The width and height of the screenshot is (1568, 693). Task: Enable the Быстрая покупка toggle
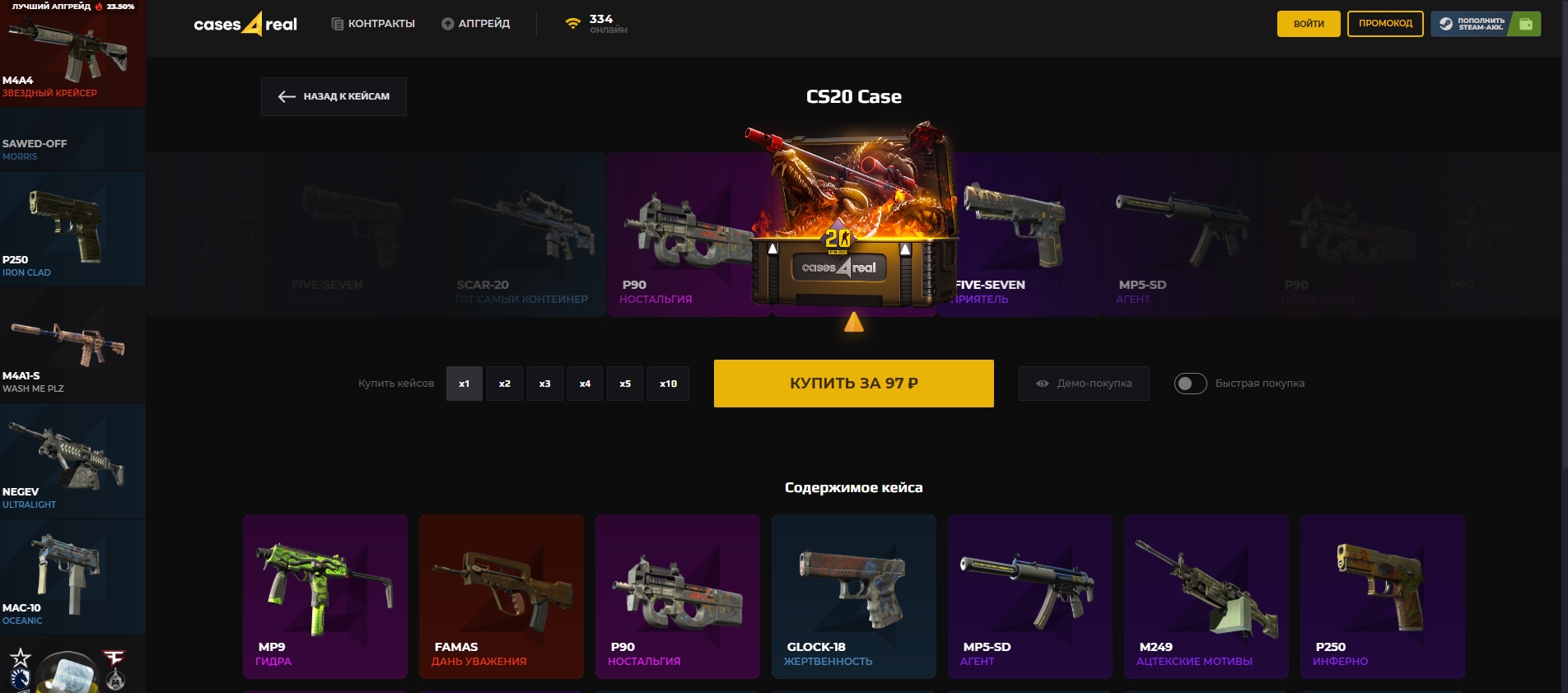(1189, 384)
